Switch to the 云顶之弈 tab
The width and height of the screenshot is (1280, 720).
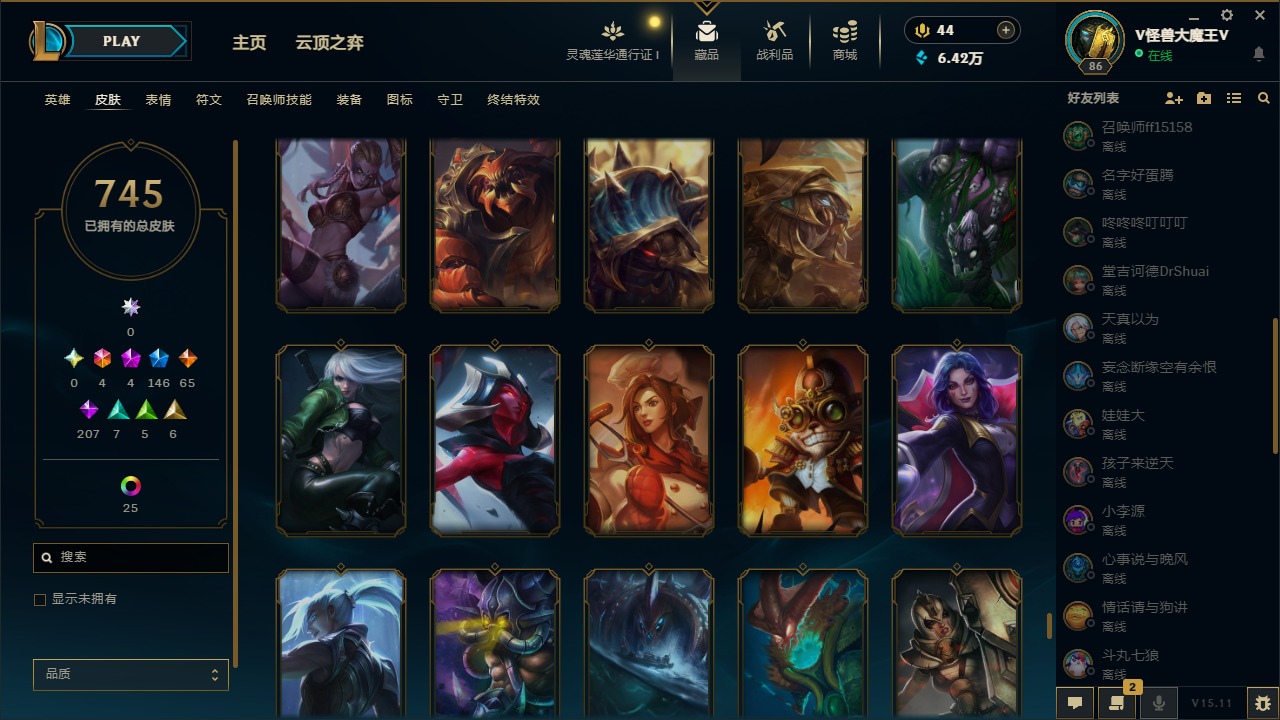330,43
